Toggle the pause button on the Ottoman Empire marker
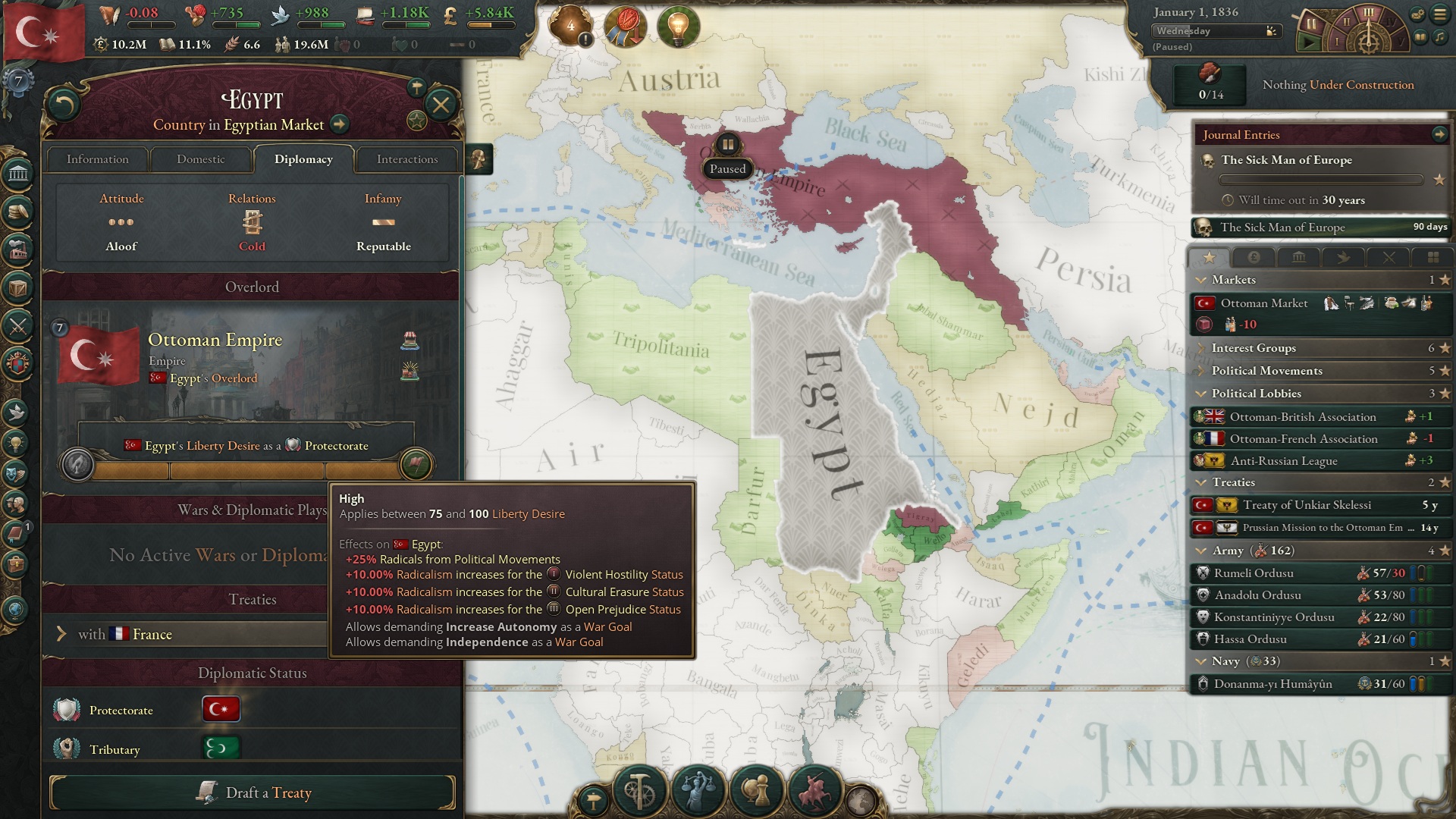1456x819 pixels. click(727, 144)
